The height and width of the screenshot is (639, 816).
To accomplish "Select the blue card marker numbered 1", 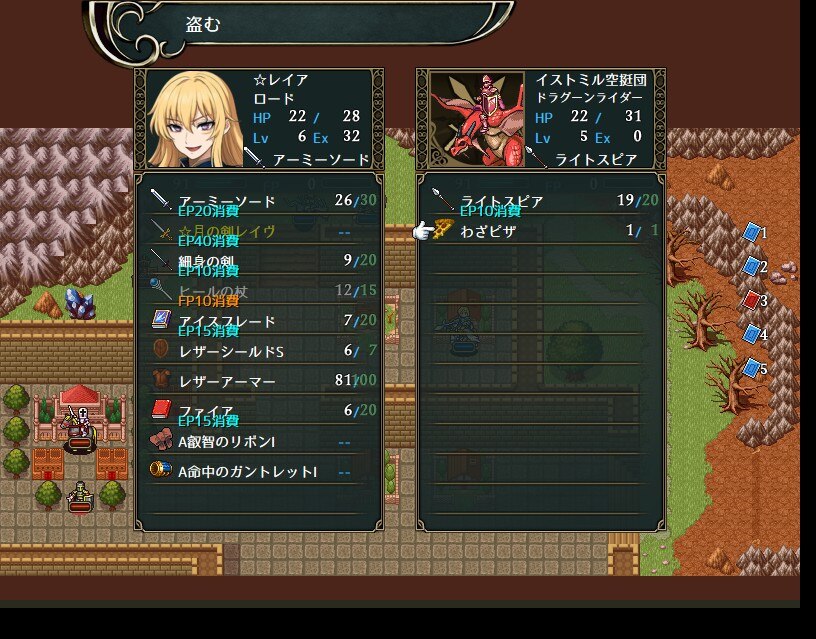I will 751,233.
